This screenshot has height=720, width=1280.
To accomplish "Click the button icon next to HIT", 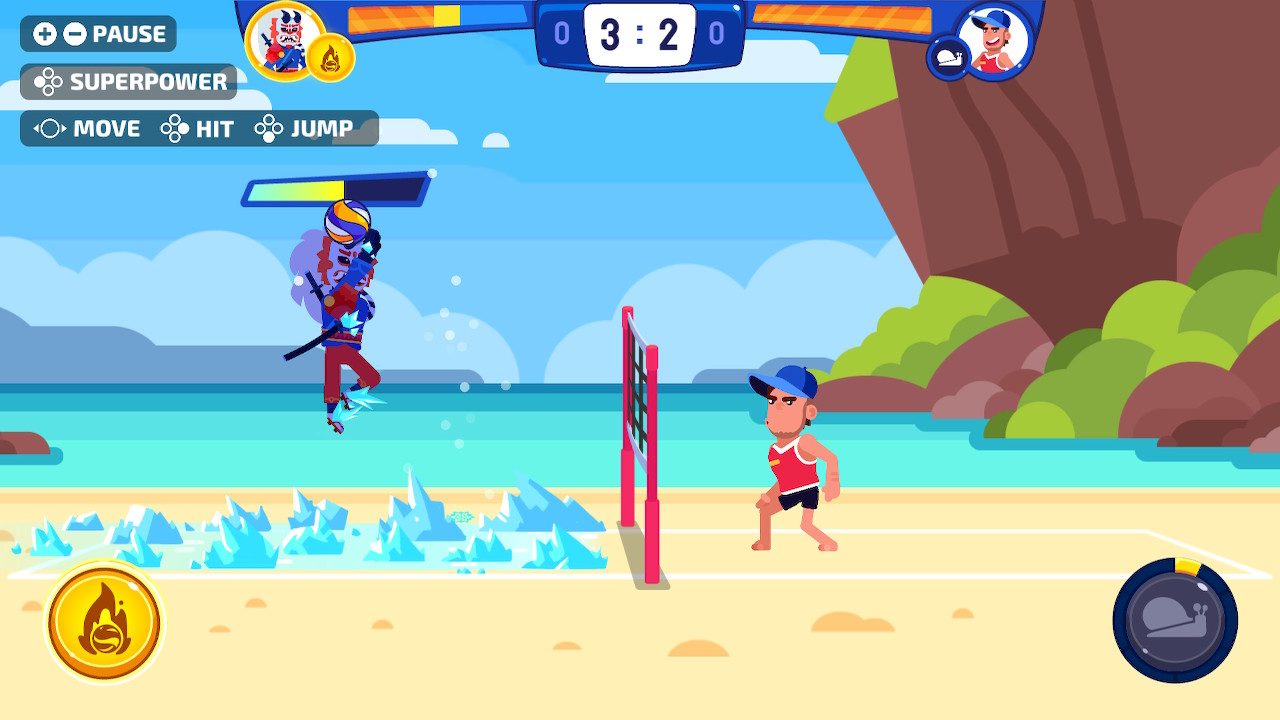I will (x=174, y=127).
